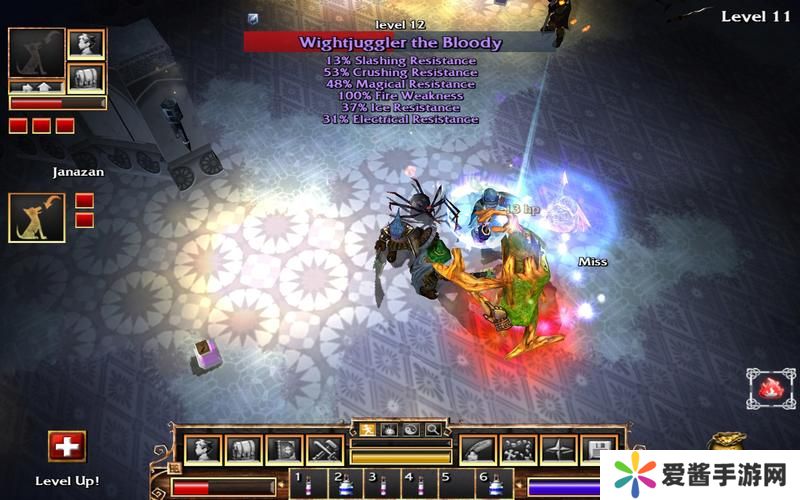
Task: Click the four-pointed star icon
Action: [560, 451]
